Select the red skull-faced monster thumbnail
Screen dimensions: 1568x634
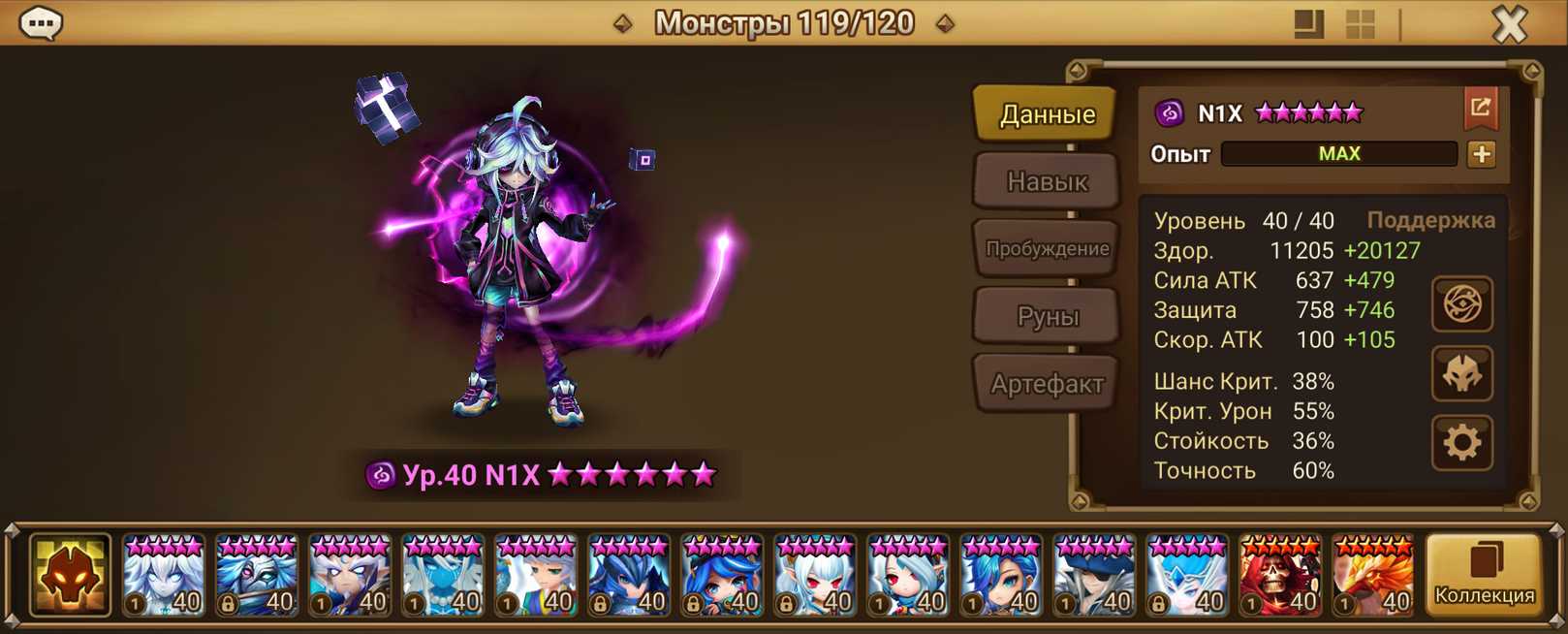1279,576
